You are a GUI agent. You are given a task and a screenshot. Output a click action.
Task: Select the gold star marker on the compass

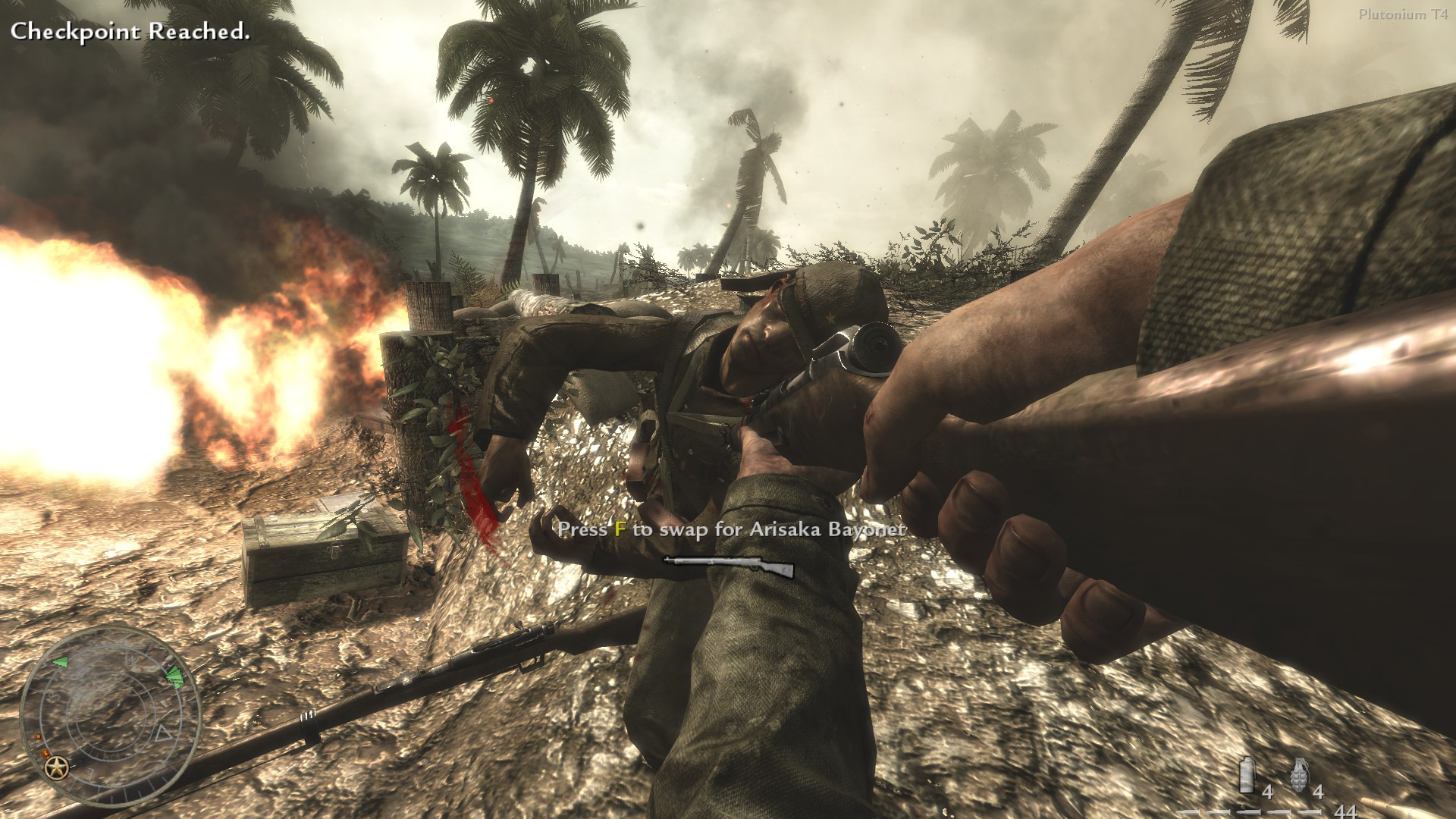(x=56, y=768)
